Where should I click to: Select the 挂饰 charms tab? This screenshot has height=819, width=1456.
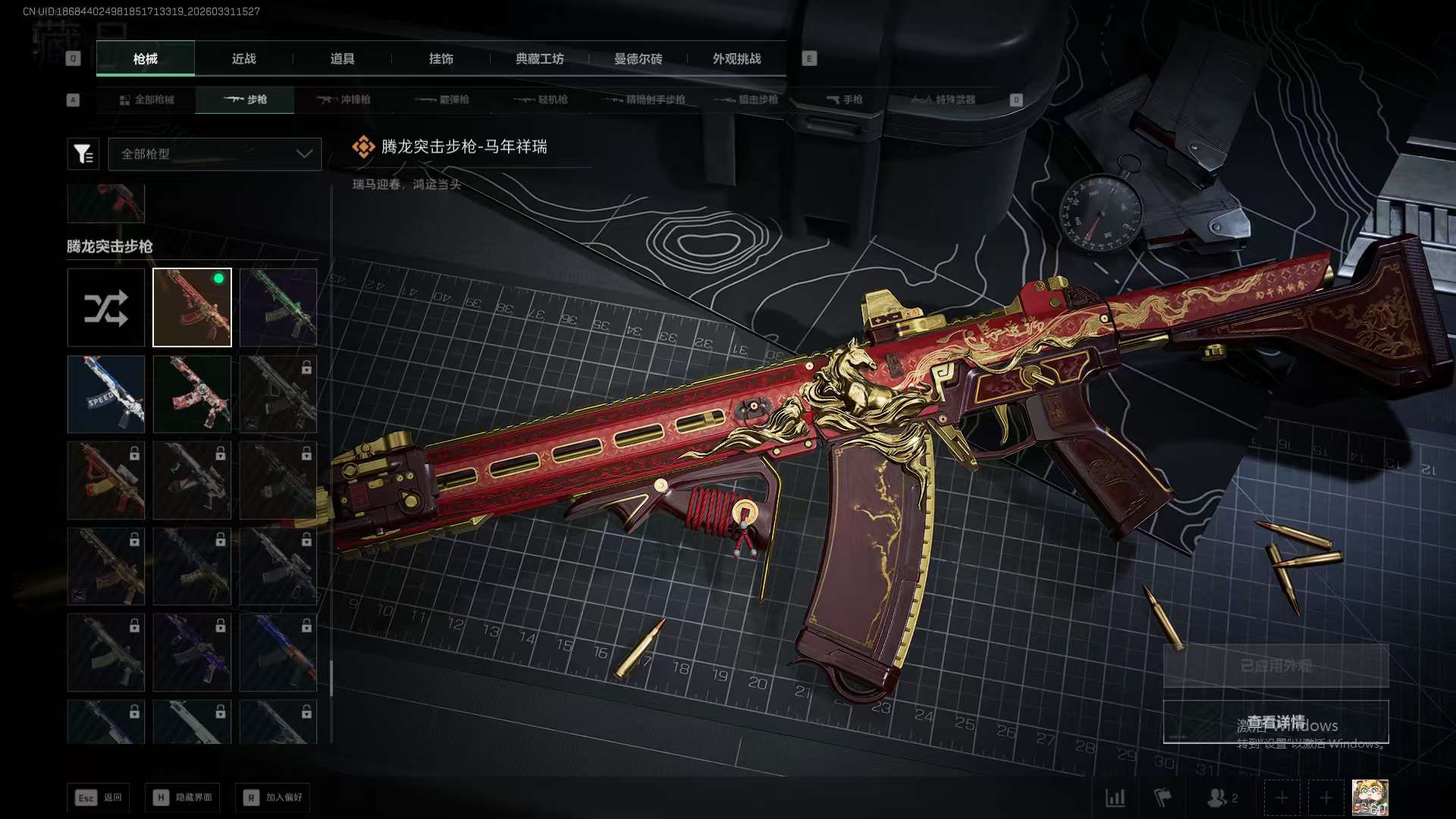pos(441,59)
